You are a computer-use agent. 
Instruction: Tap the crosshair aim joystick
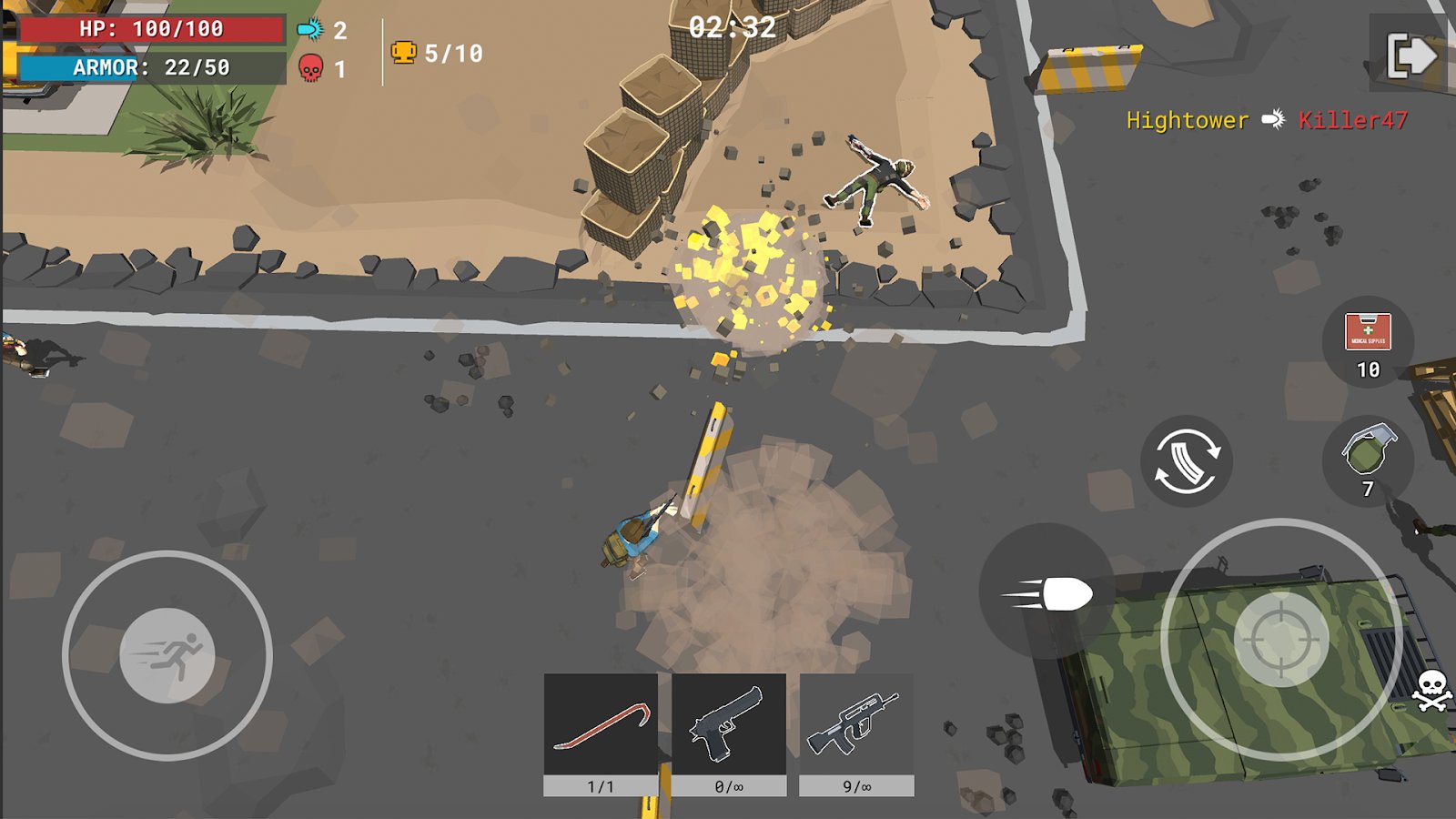click(x=1281, y=640)
